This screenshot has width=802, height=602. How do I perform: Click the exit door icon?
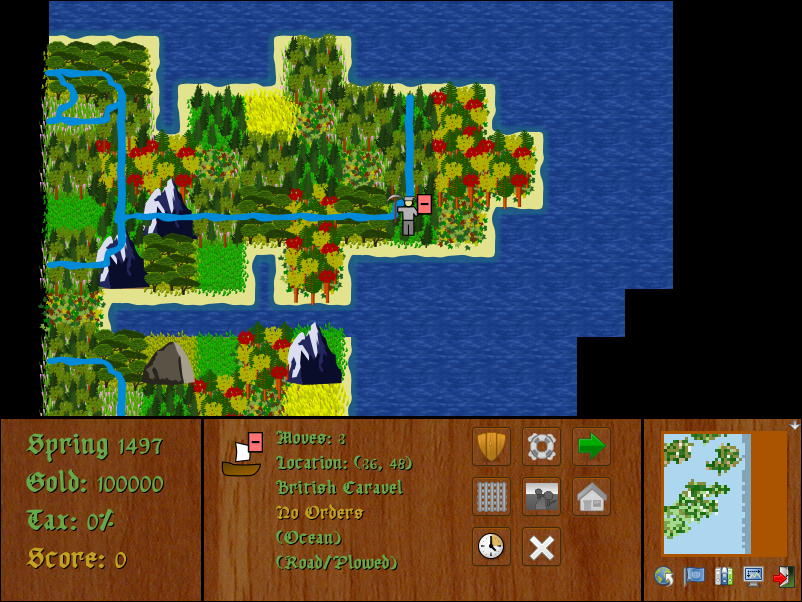[783, 576]
